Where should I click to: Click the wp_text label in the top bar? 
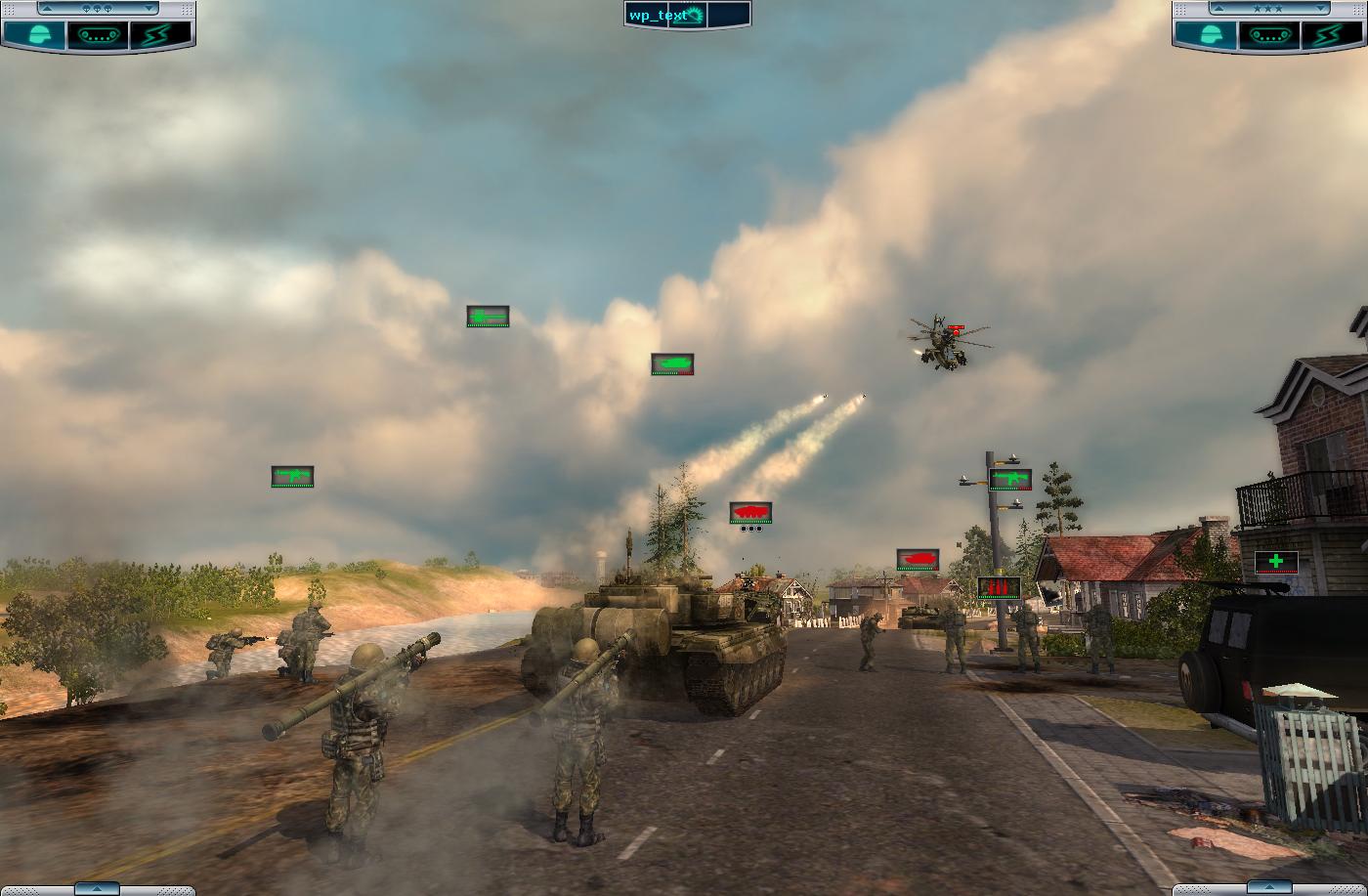click(x=655, y=15)
